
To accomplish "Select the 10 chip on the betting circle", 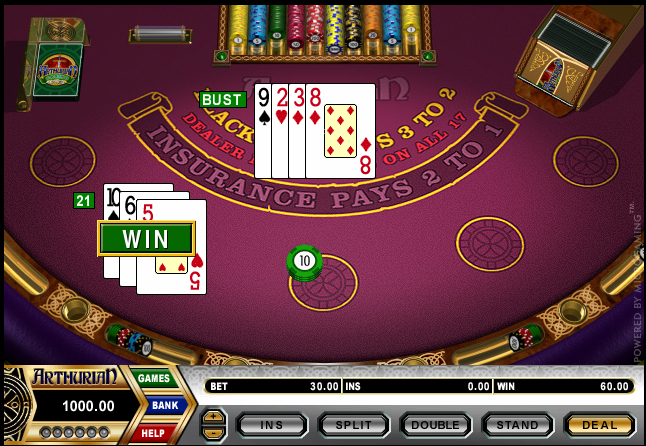I will tap(305, 262).
